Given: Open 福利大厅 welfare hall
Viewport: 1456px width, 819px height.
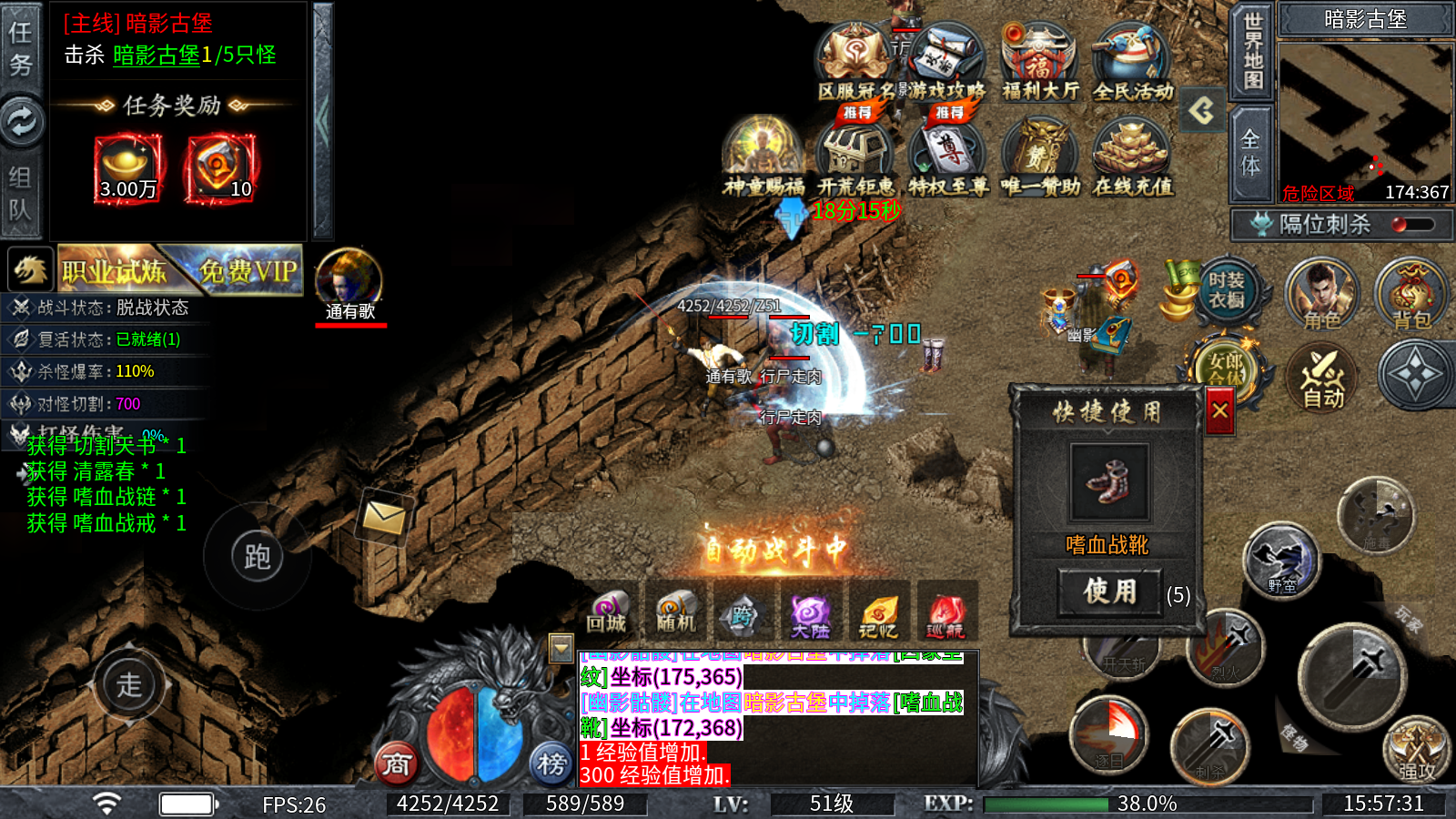Looking at the screenshot, I should [x=1039, y=64].
